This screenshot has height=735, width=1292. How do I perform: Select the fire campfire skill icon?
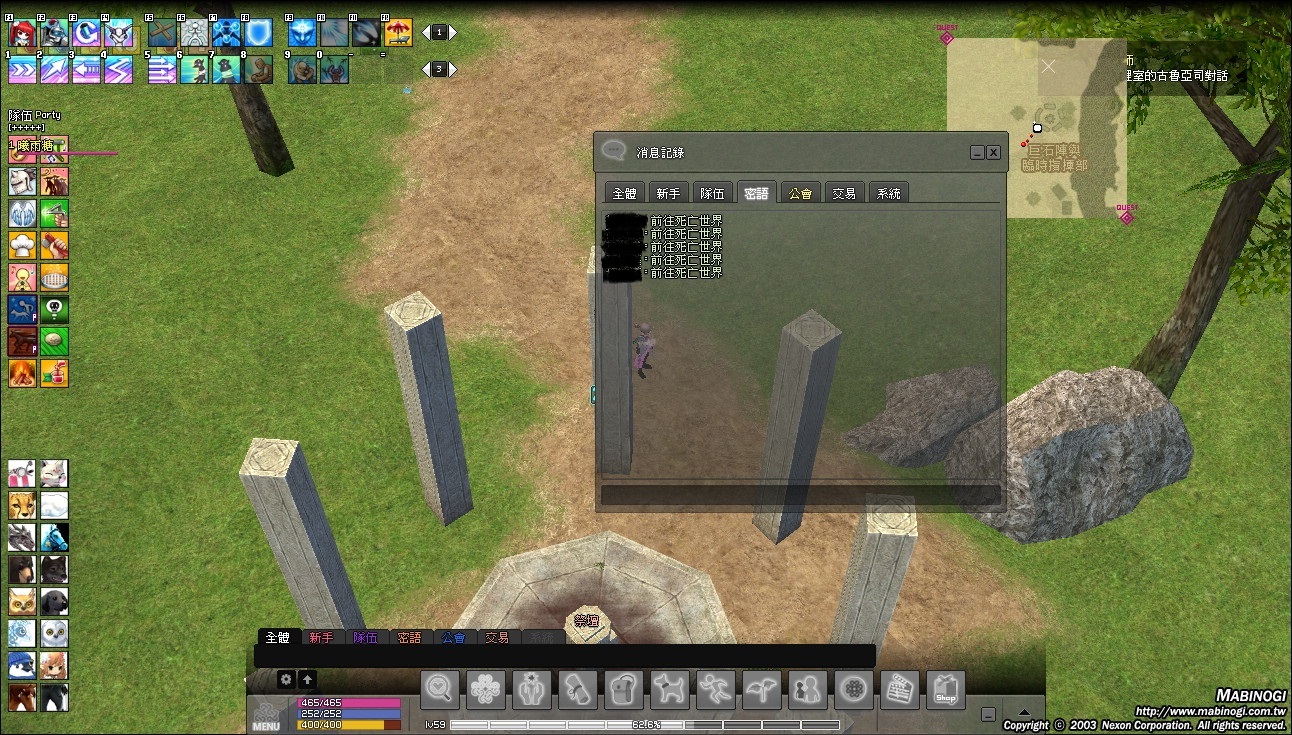point(22,373)
